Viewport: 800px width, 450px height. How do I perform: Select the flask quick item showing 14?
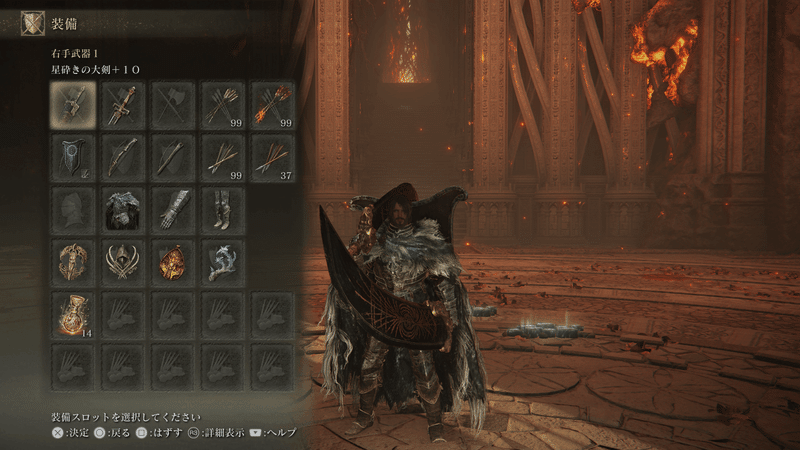click(x=73, y=314)
